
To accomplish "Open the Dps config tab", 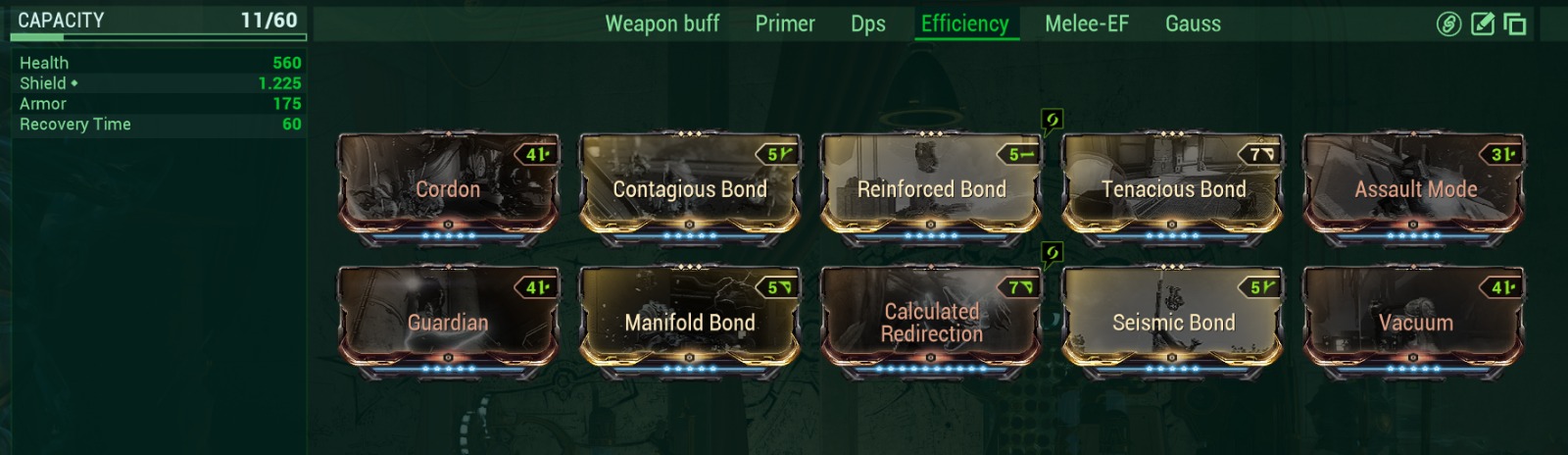I will tap(868, 24).
